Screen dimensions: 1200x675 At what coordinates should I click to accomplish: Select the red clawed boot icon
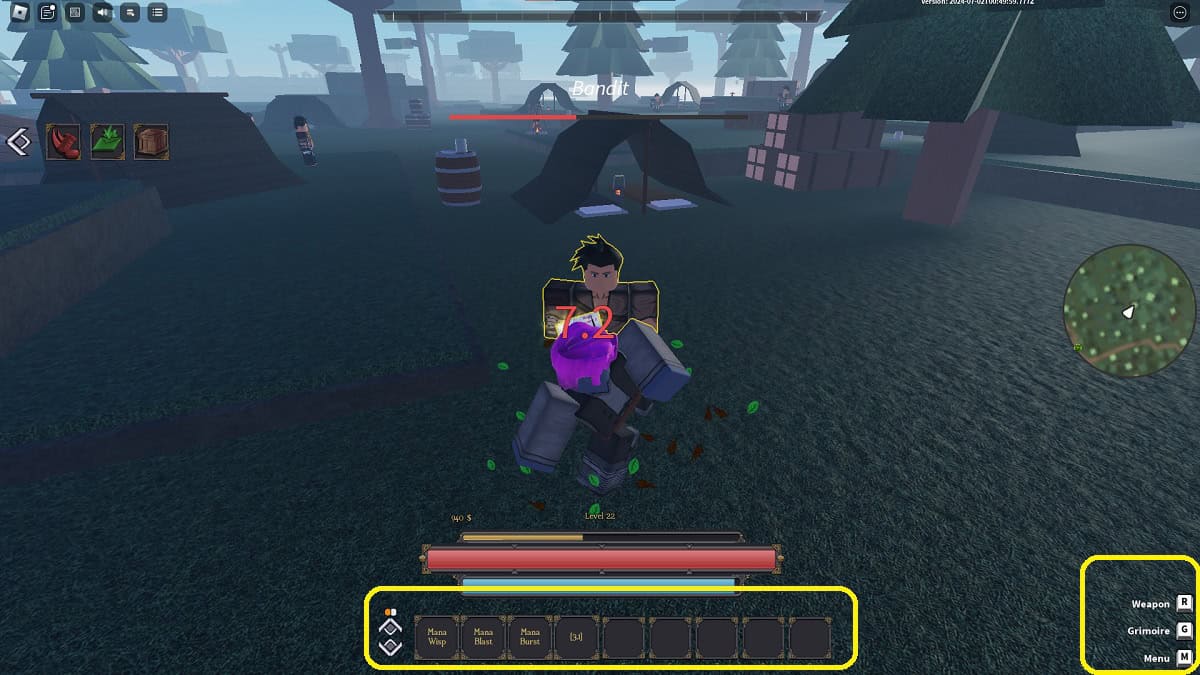(63, 142)
